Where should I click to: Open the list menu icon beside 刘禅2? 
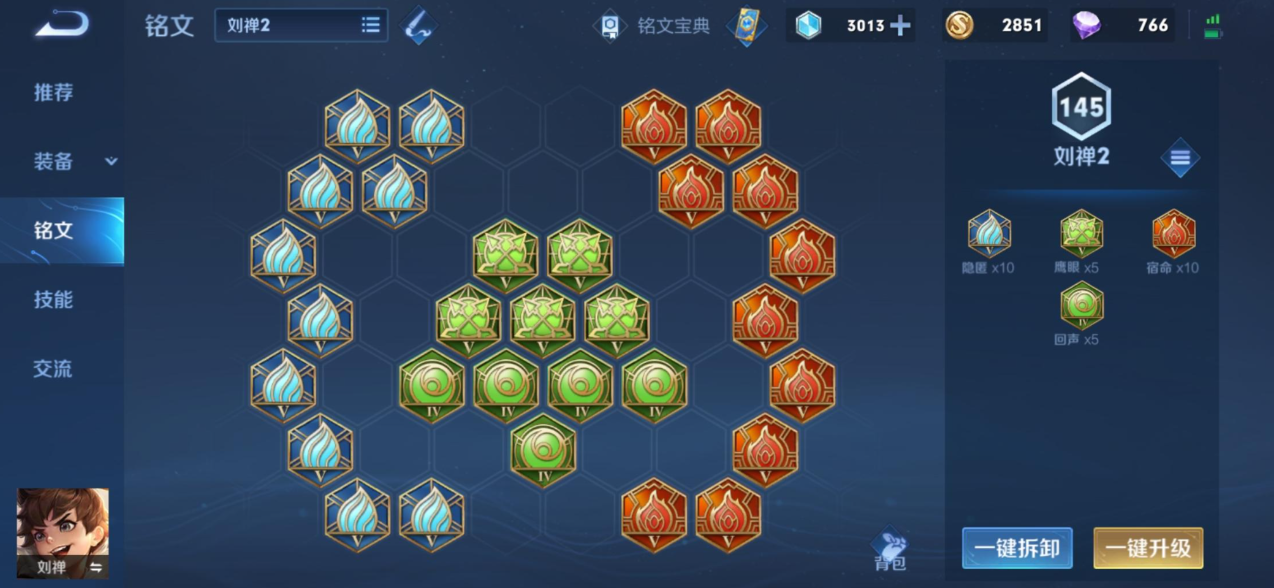[x=1180, y=158]
